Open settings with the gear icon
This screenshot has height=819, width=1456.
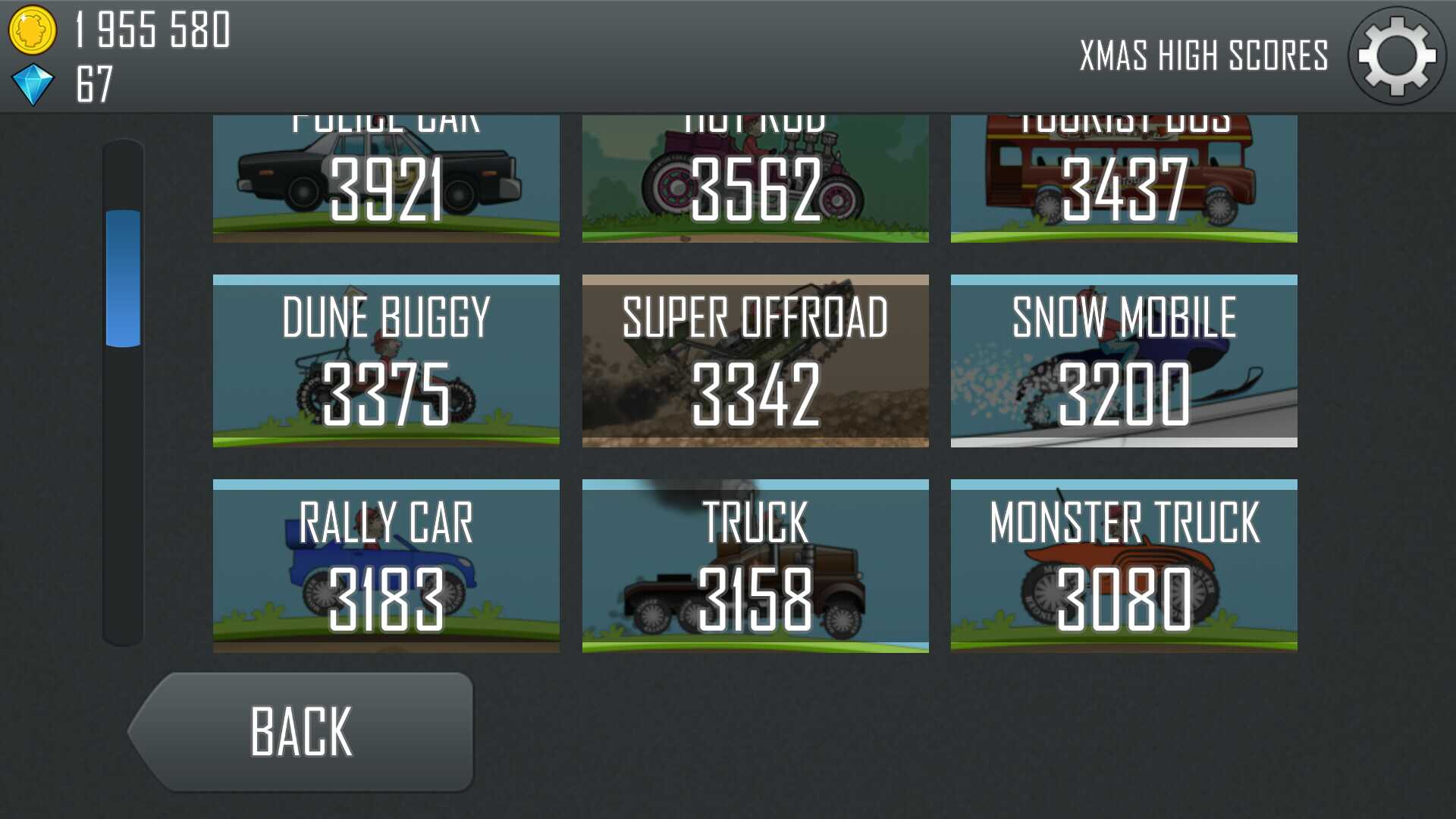click(x=1396, y=56)
